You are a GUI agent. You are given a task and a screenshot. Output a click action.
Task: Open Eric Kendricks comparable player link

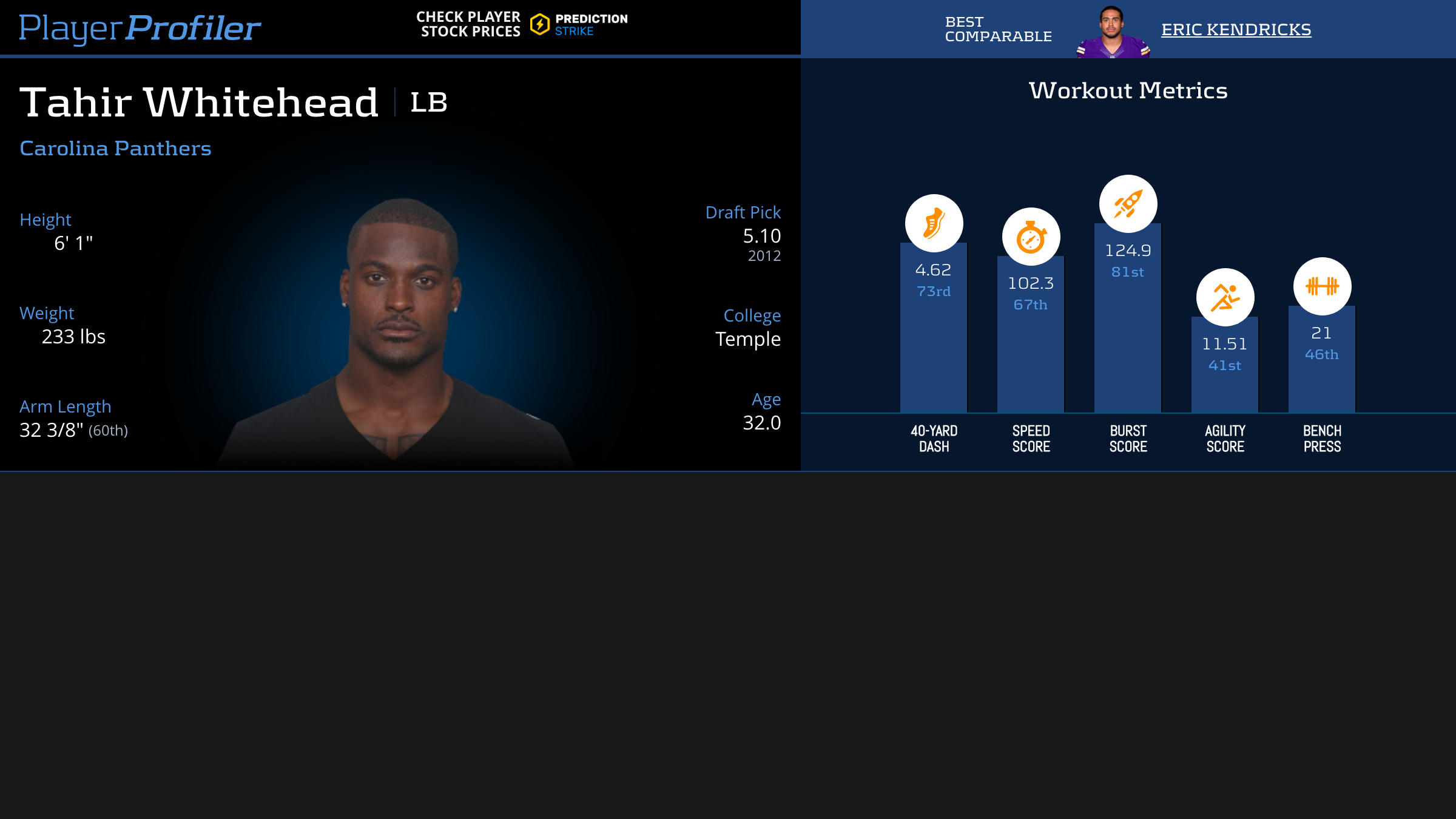pos(1236,29)
